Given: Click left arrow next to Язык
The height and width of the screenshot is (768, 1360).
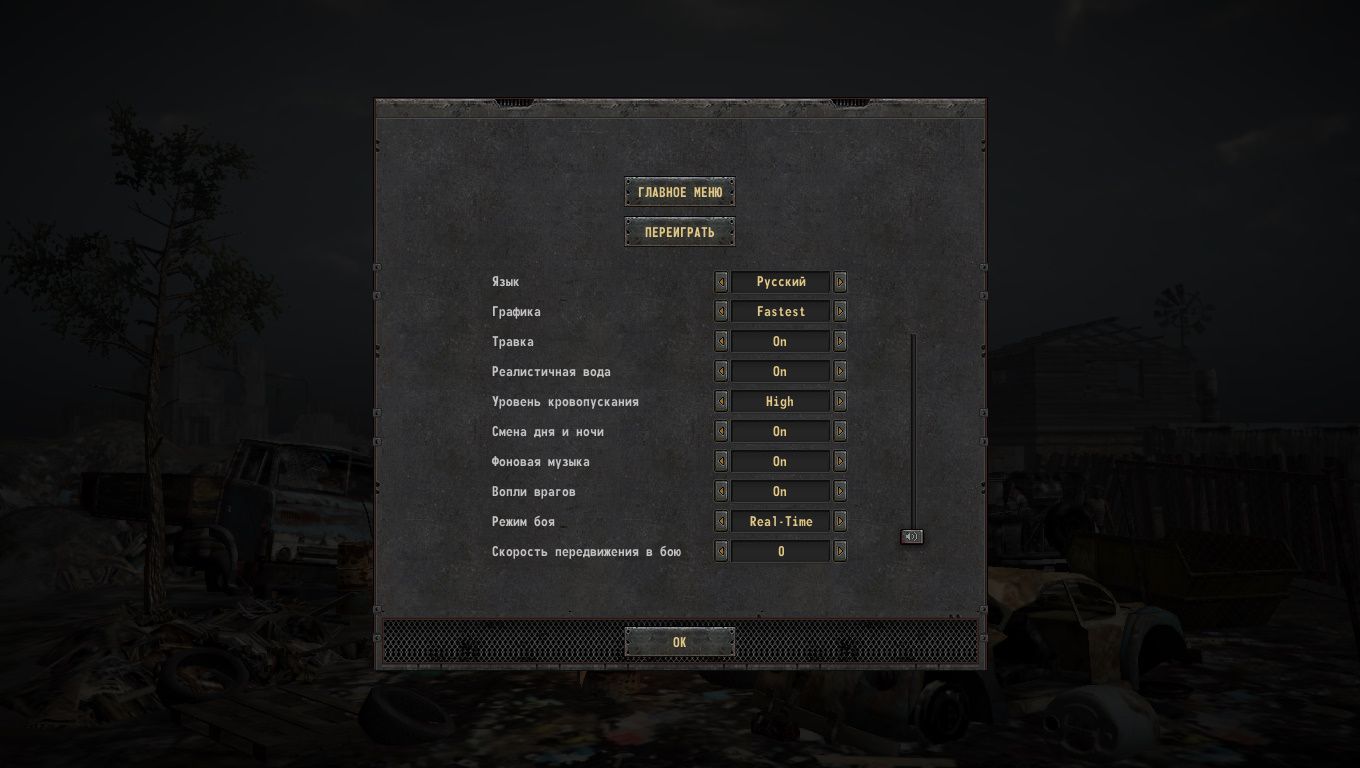Looking at the screenshot, I should (721, 282).
